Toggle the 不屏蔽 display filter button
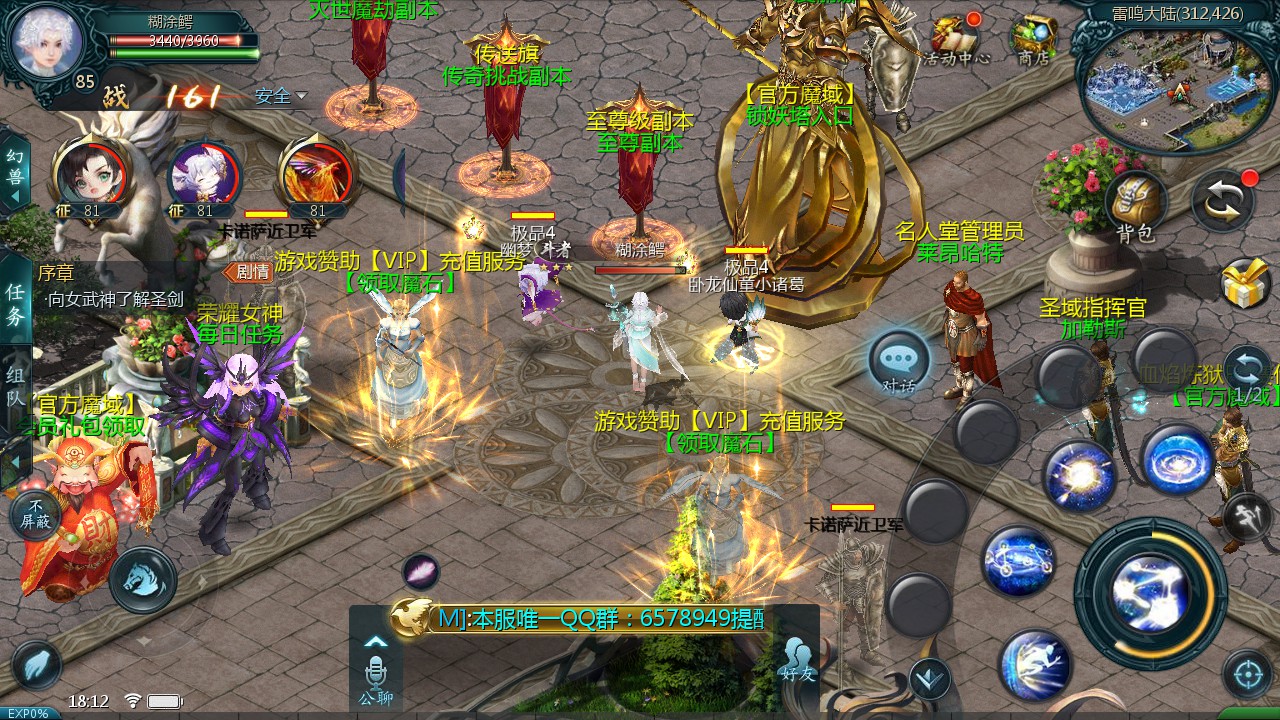1280x720 pixels. (x=38, y=515)
